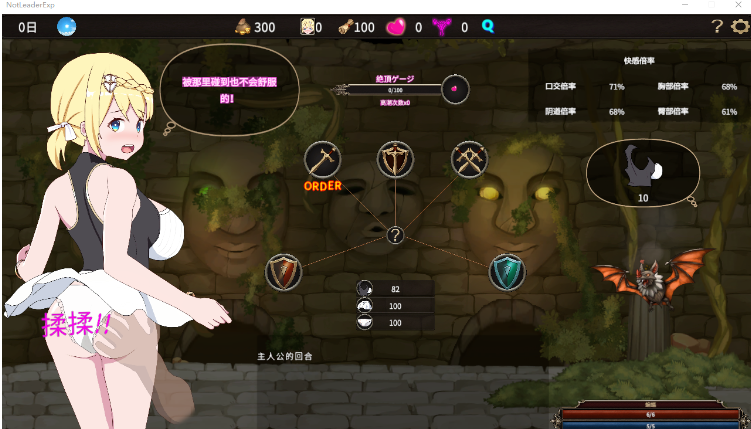Open settings with the gear icon
Screen dimensions: 751x429
(x=740, y=27)
